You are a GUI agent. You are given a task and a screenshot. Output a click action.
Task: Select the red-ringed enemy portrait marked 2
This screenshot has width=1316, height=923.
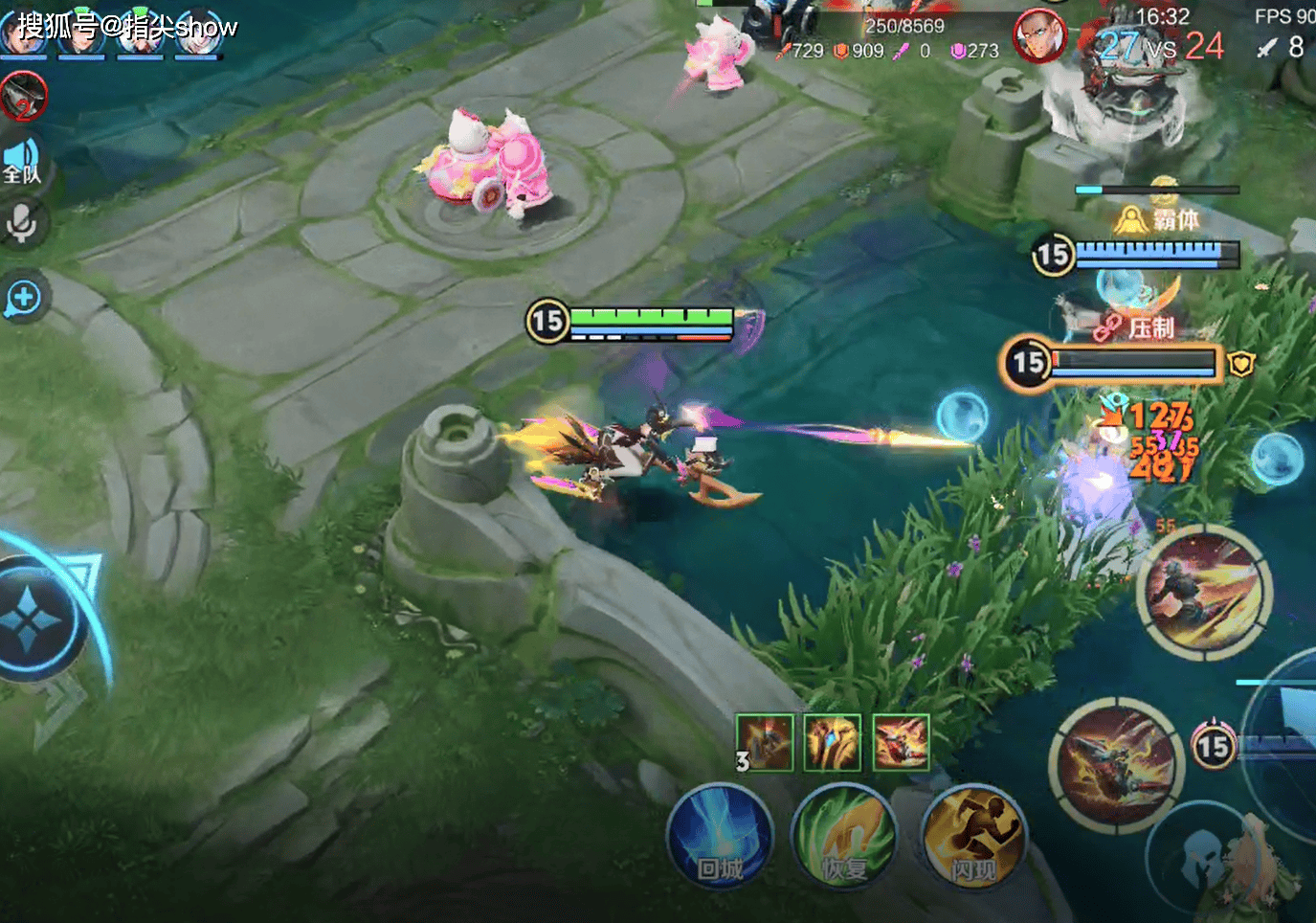pyautogui.click(x=24, y=97)
